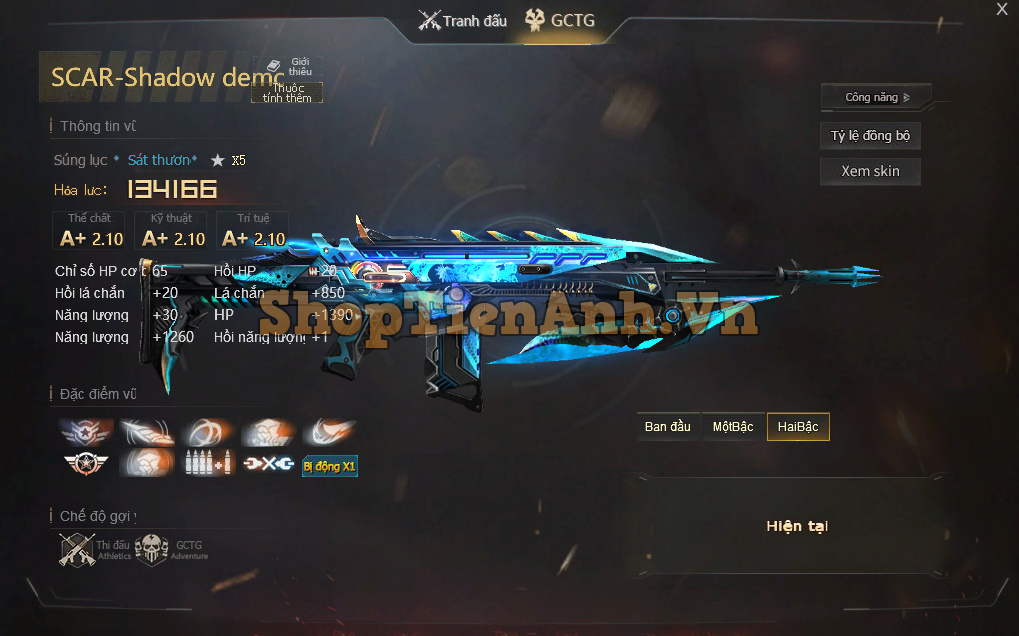Select the crossed wrenches trait icon
Image resolution: width=1019 pixels, height=636 pixels.
(270, 464)
